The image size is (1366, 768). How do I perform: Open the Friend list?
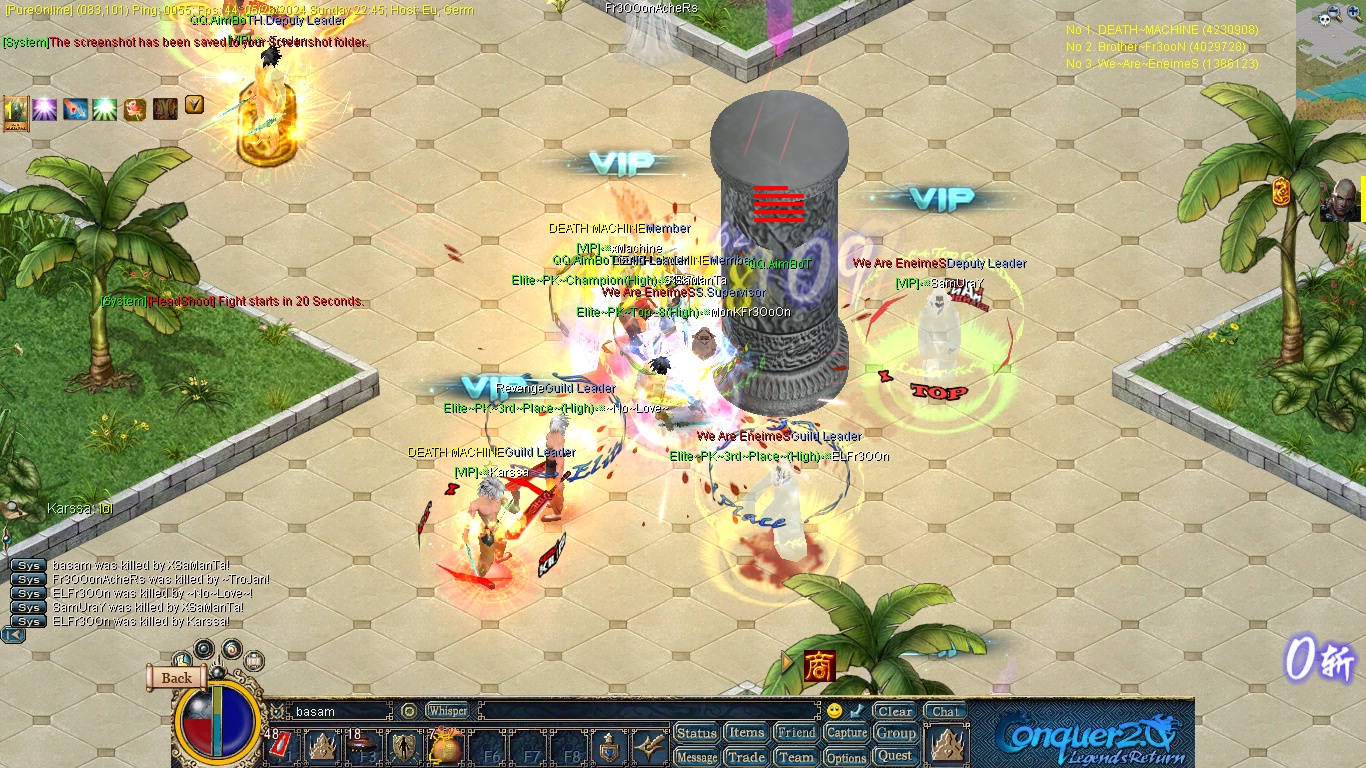point(796,733)
